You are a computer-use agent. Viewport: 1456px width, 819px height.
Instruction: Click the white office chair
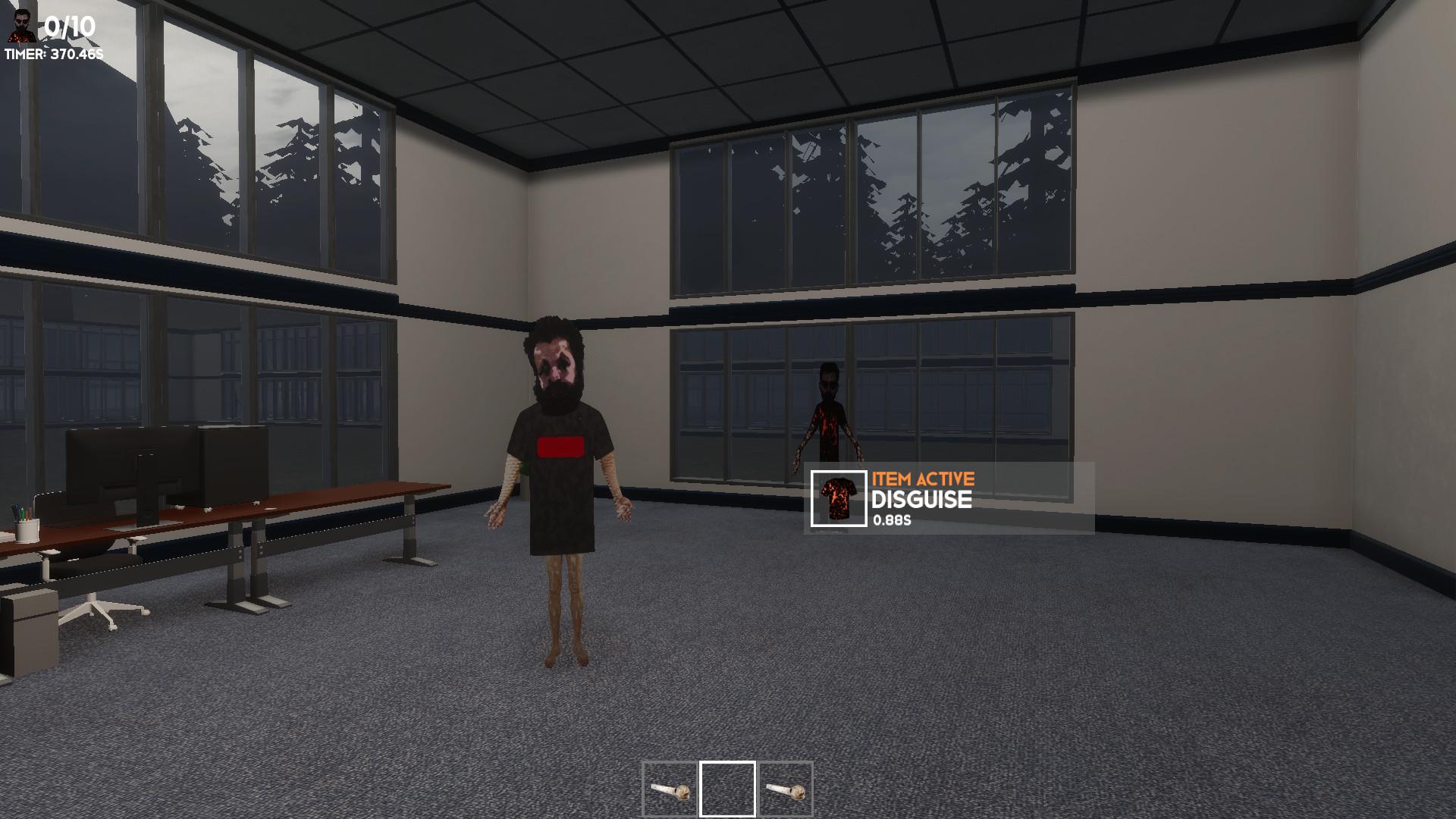point(99,607)
